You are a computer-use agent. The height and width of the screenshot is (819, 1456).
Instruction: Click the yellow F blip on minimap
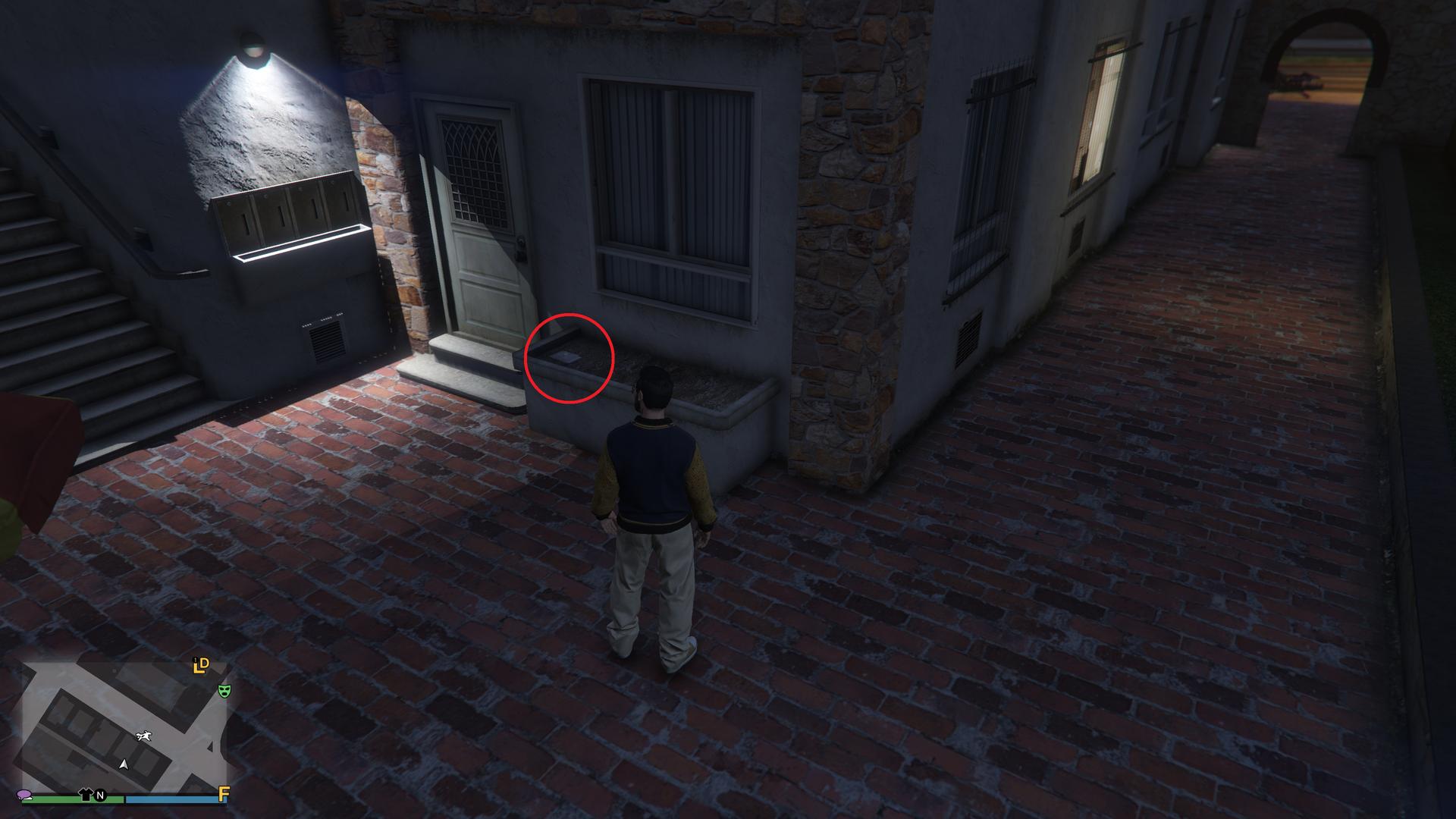(x=224, y=794)
